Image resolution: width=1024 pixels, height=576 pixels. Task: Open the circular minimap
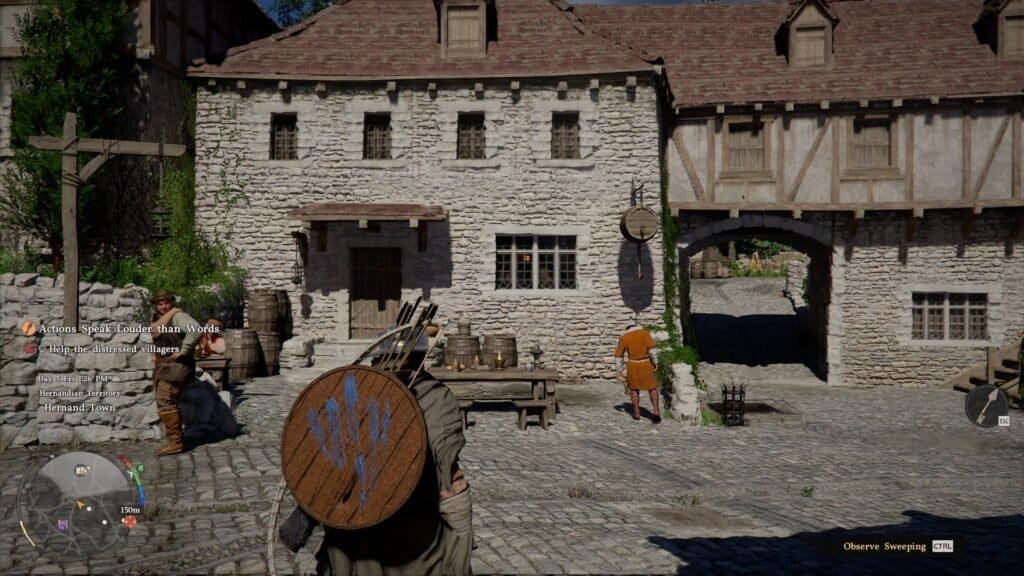[x=80, y=500]
